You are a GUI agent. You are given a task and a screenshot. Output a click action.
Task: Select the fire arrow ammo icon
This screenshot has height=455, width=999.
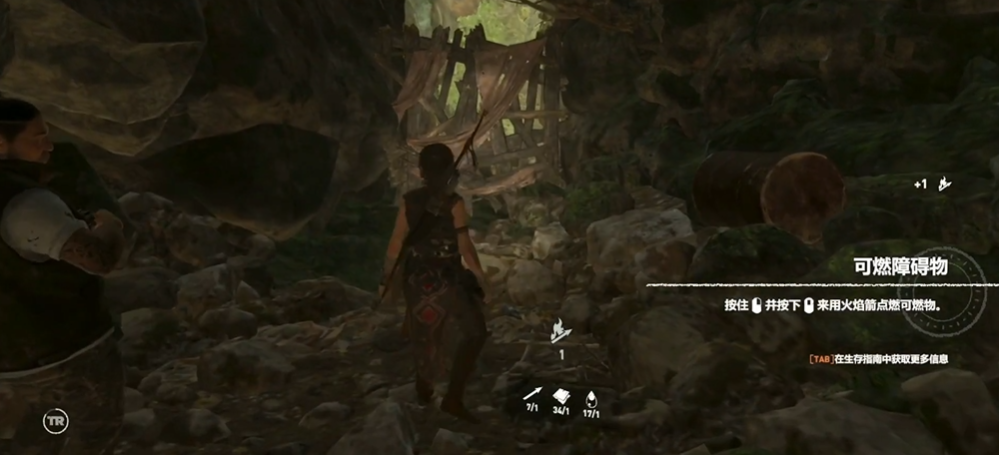(x=561, y=327)
